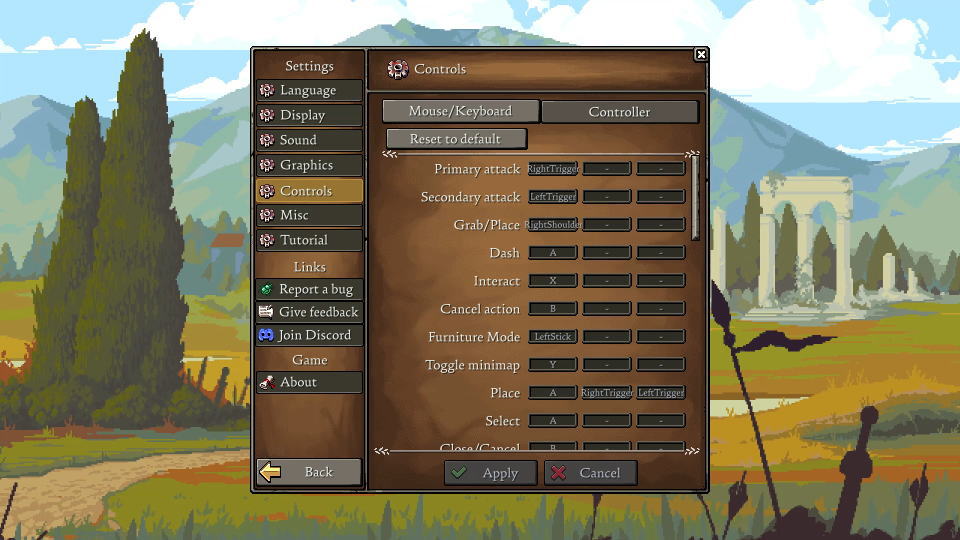
Task: Rebind the Primary attack RightTrigger binding
Action: click(552, 169)
